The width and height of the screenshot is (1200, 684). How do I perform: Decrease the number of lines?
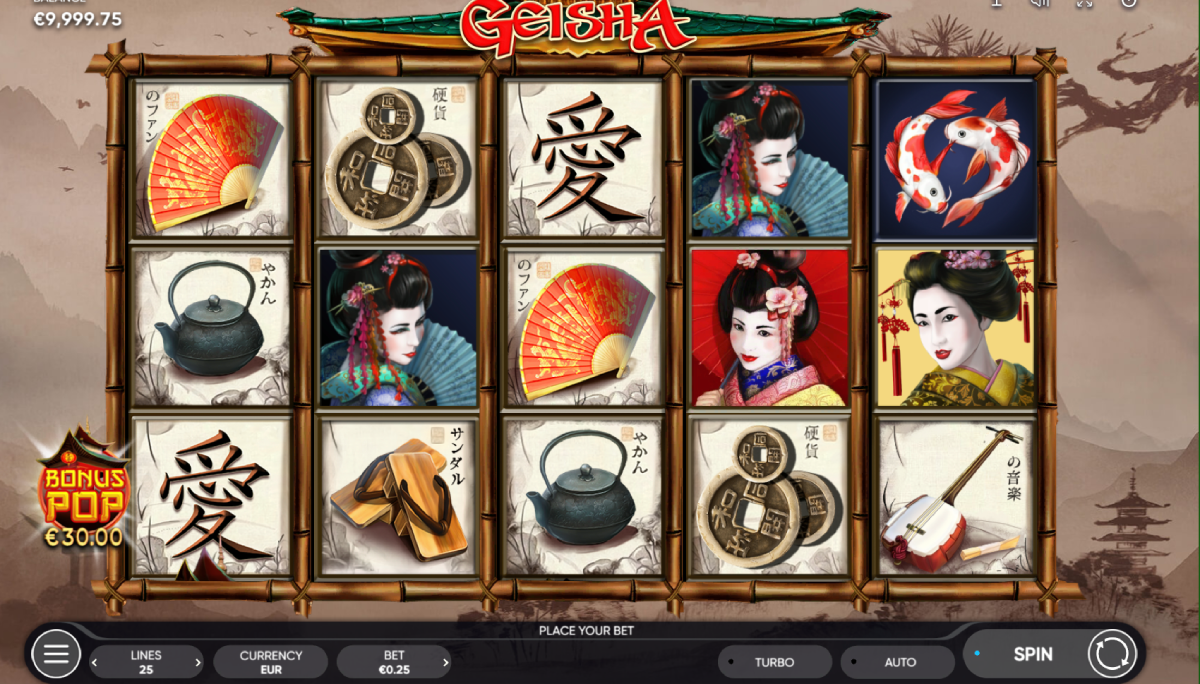point(95,662)
